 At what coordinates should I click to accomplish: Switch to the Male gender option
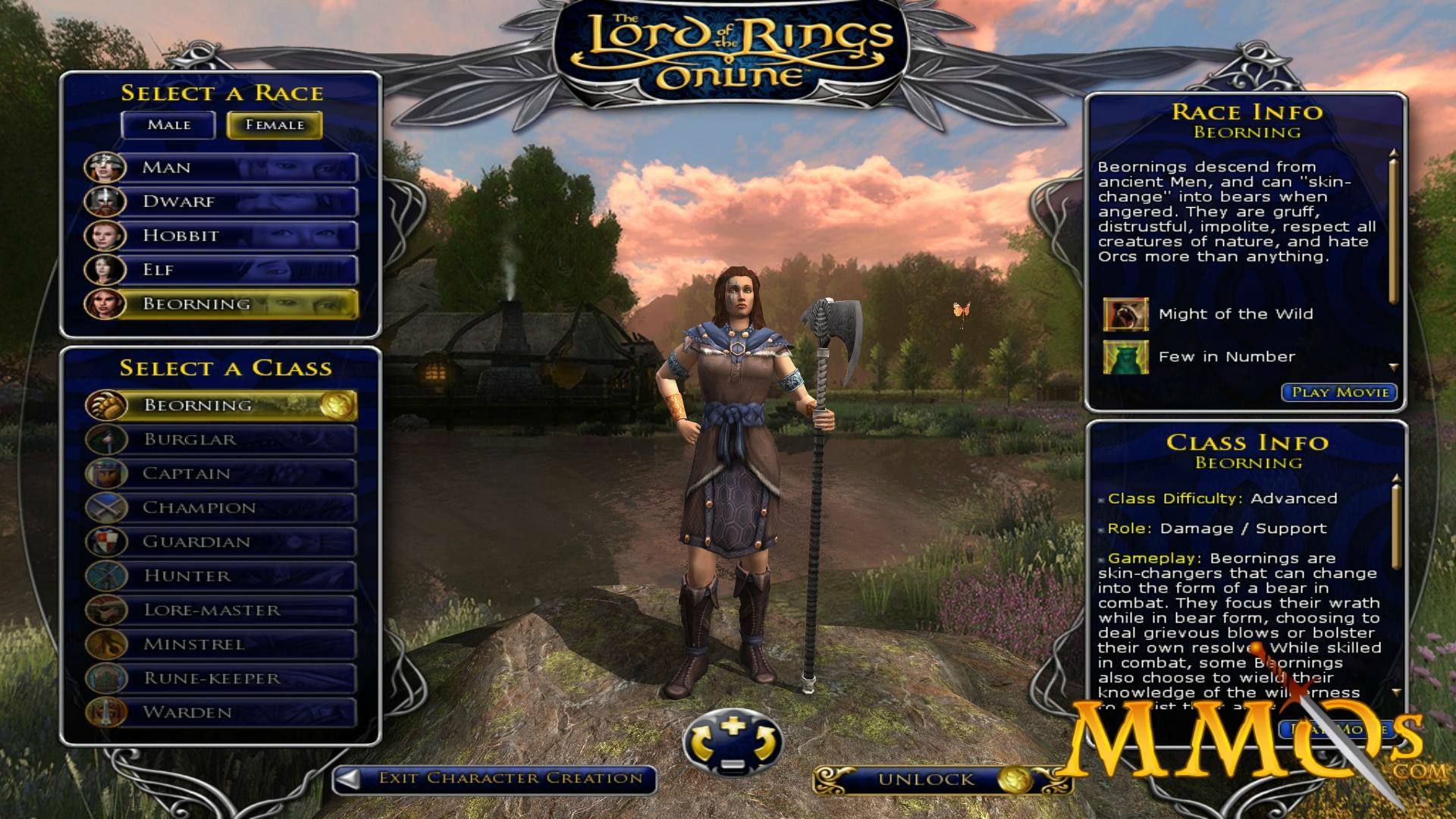tap(167, 124)
